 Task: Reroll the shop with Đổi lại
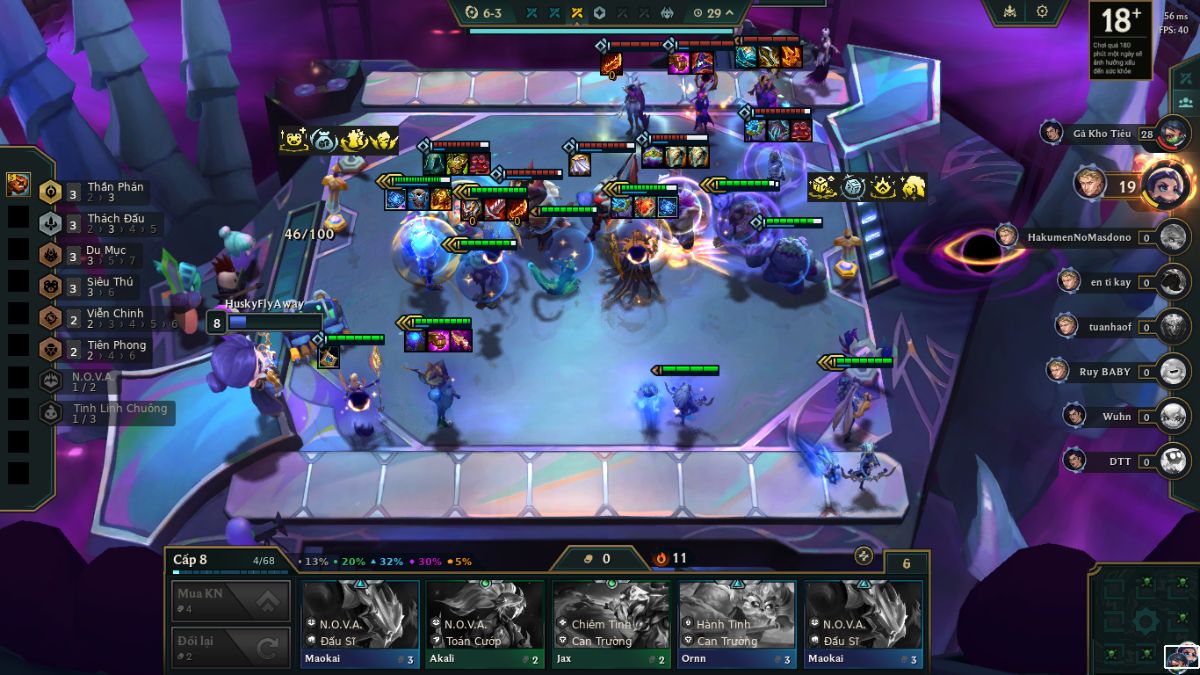click(231, 647)
